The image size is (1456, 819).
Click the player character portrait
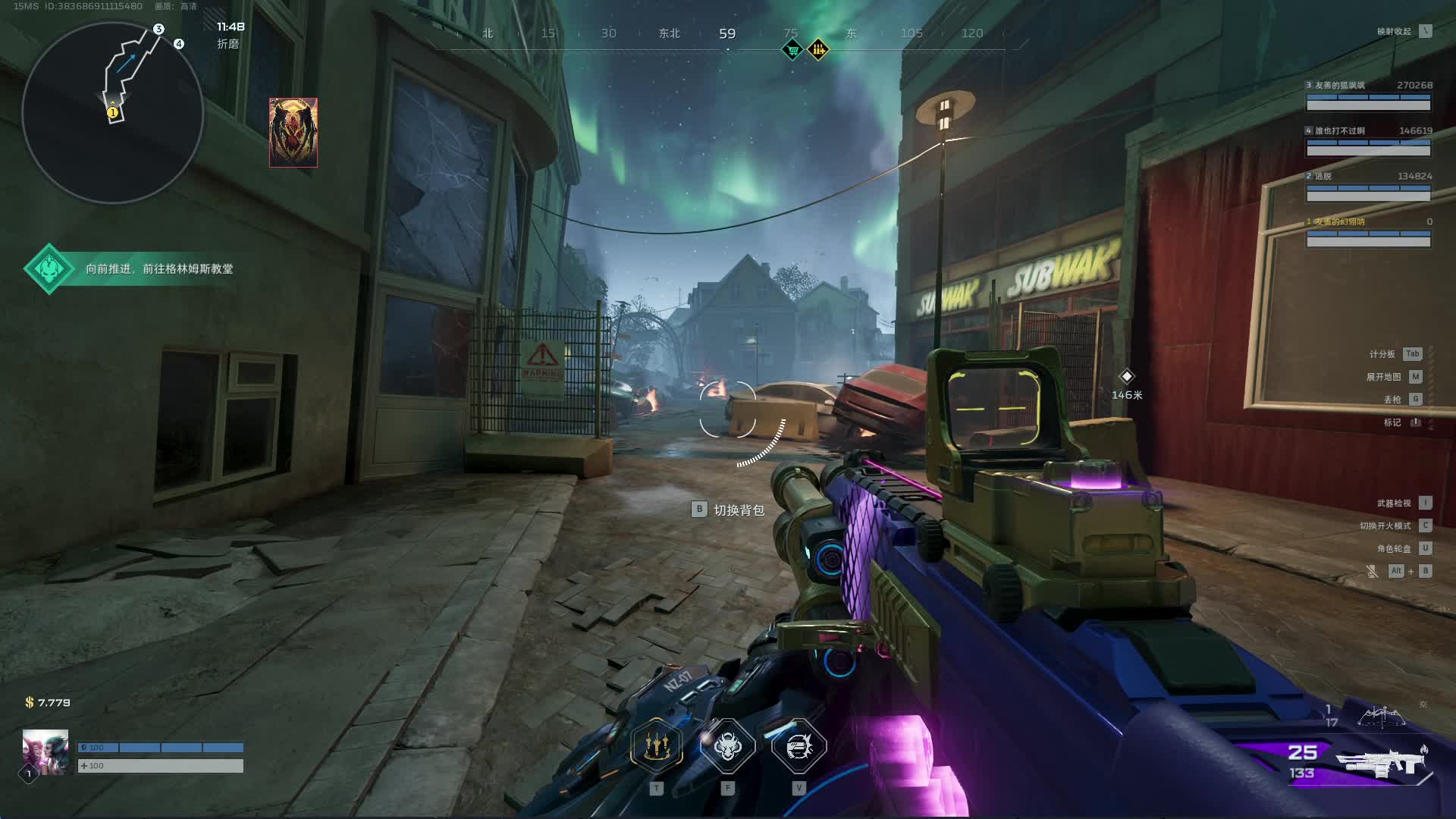coord(45,752)
